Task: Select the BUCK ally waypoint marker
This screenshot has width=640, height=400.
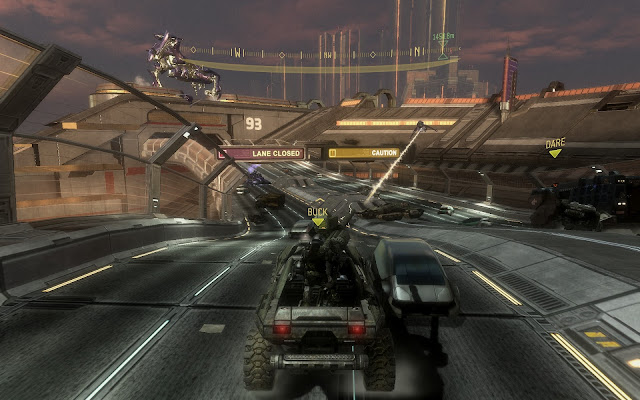Action: (317, 216)
